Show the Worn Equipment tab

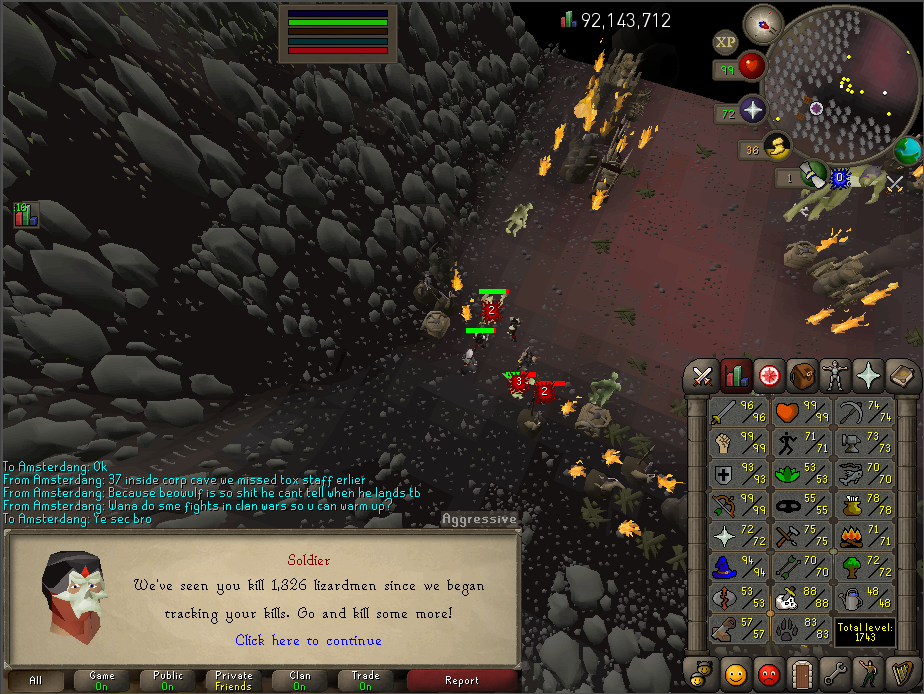tap(834, 376)
